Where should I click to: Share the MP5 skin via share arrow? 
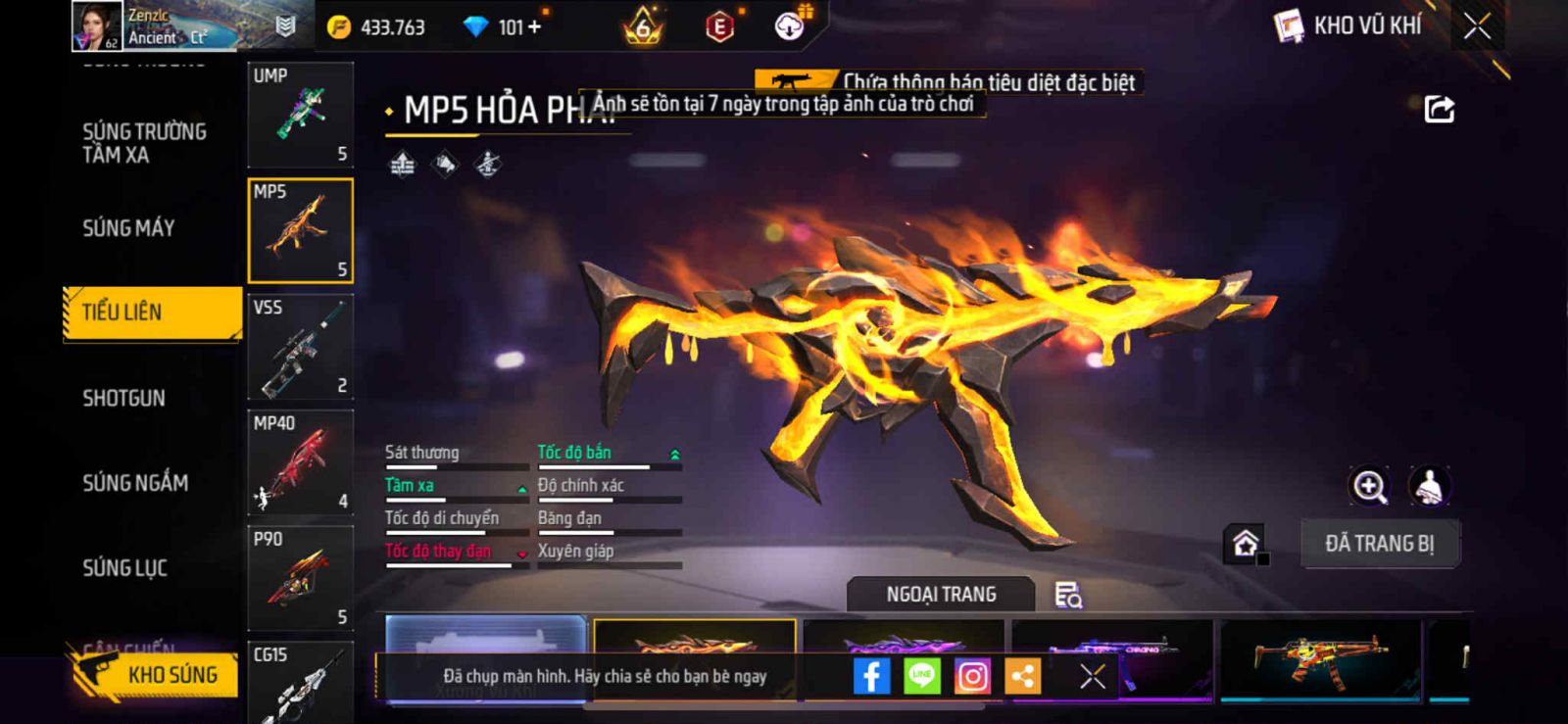pyautogui.click(x=1439, y=110)
